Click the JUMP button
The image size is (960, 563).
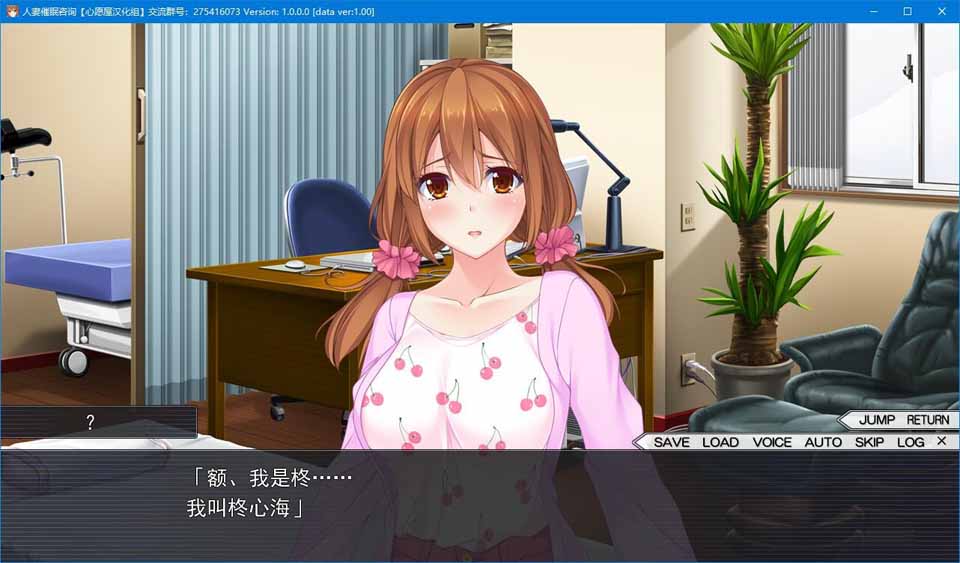(877, 420)
